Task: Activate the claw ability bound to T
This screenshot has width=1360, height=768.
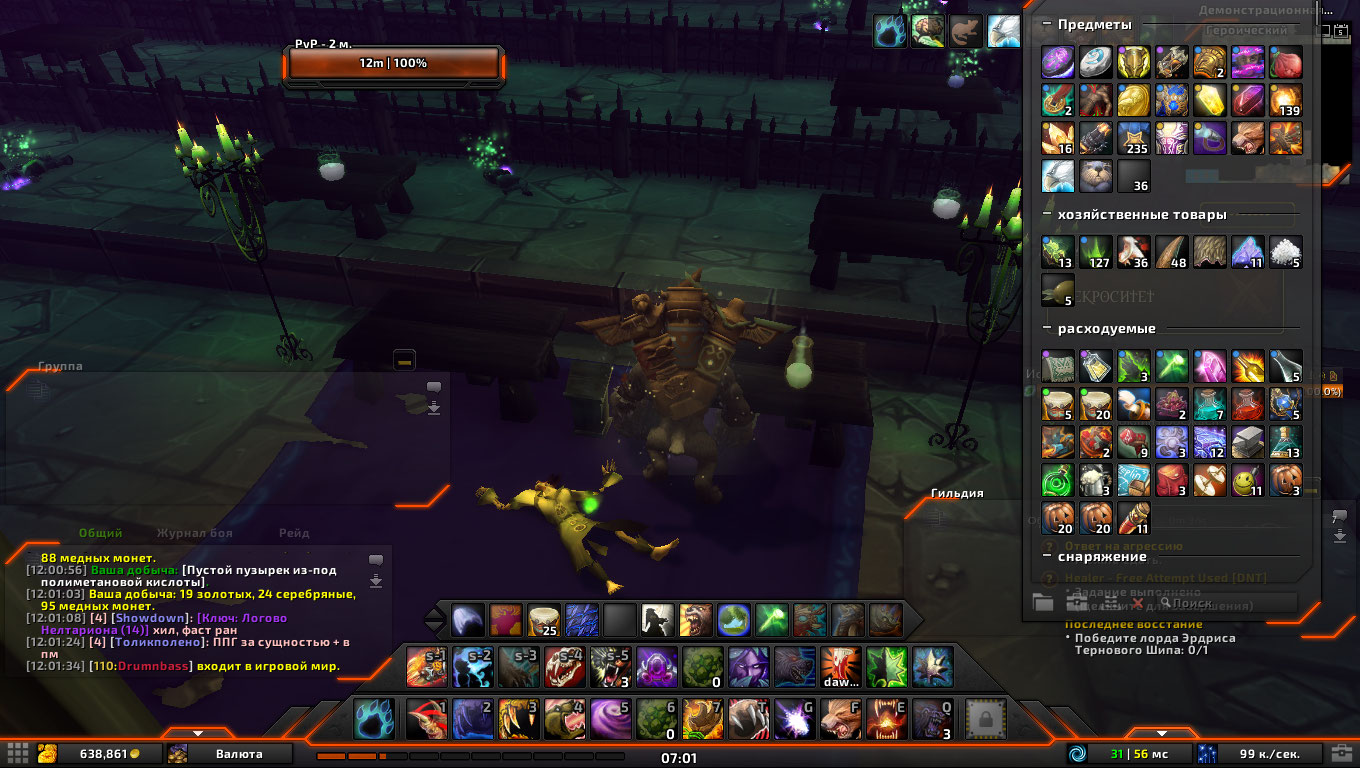Action: [749, 718]
